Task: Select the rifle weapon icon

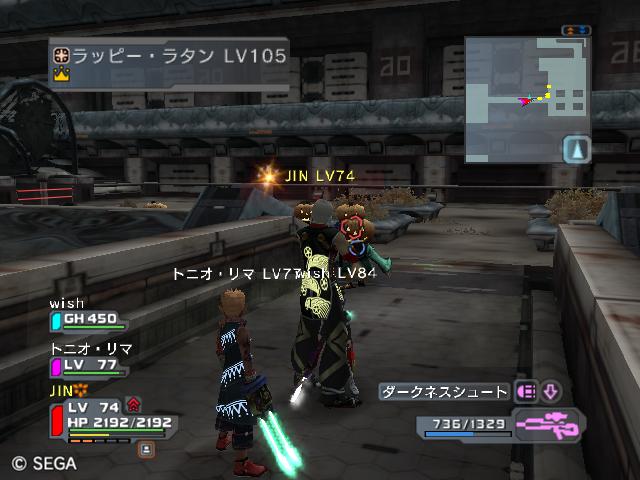Action: 549,424
